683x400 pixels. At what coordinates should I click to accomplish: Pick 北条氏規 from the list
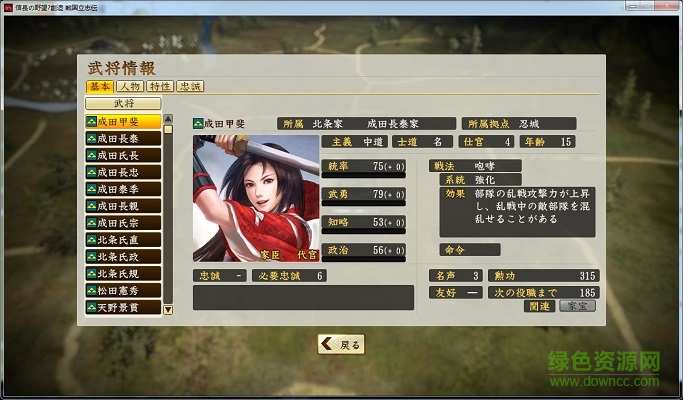(123, 273)
